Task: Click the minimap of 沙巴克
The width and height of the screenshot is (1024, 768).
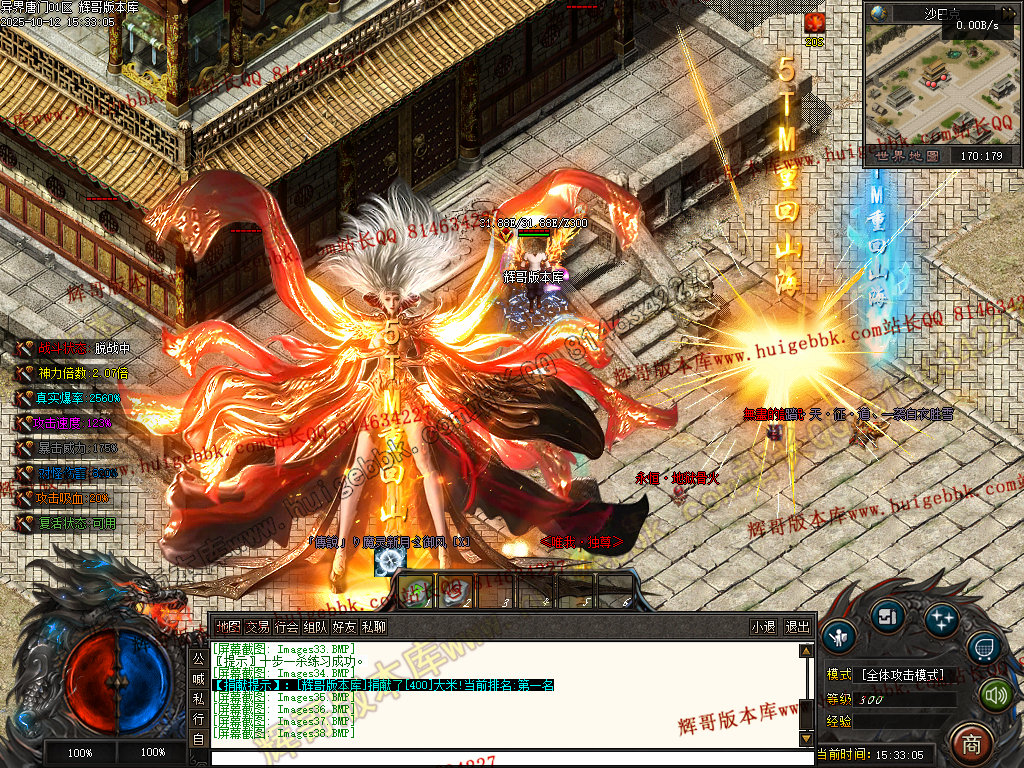Action: [x=942, y=84]
